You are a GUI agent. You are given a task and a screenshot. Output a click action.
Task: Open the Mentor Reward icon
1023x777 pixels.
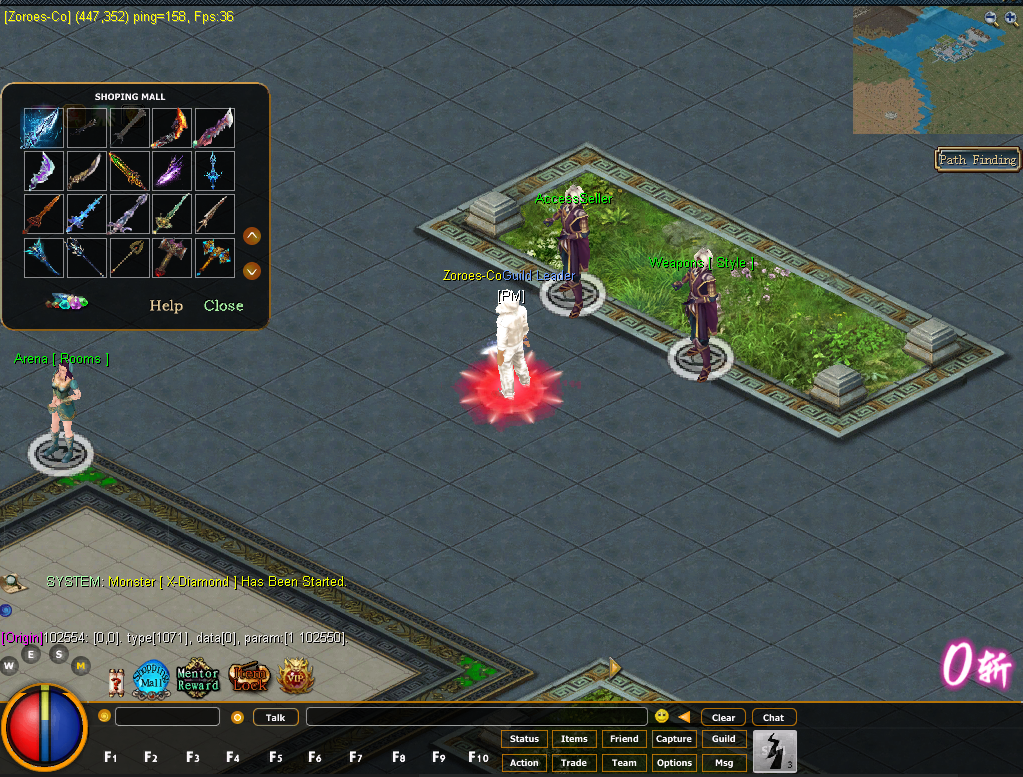point(198,678)
